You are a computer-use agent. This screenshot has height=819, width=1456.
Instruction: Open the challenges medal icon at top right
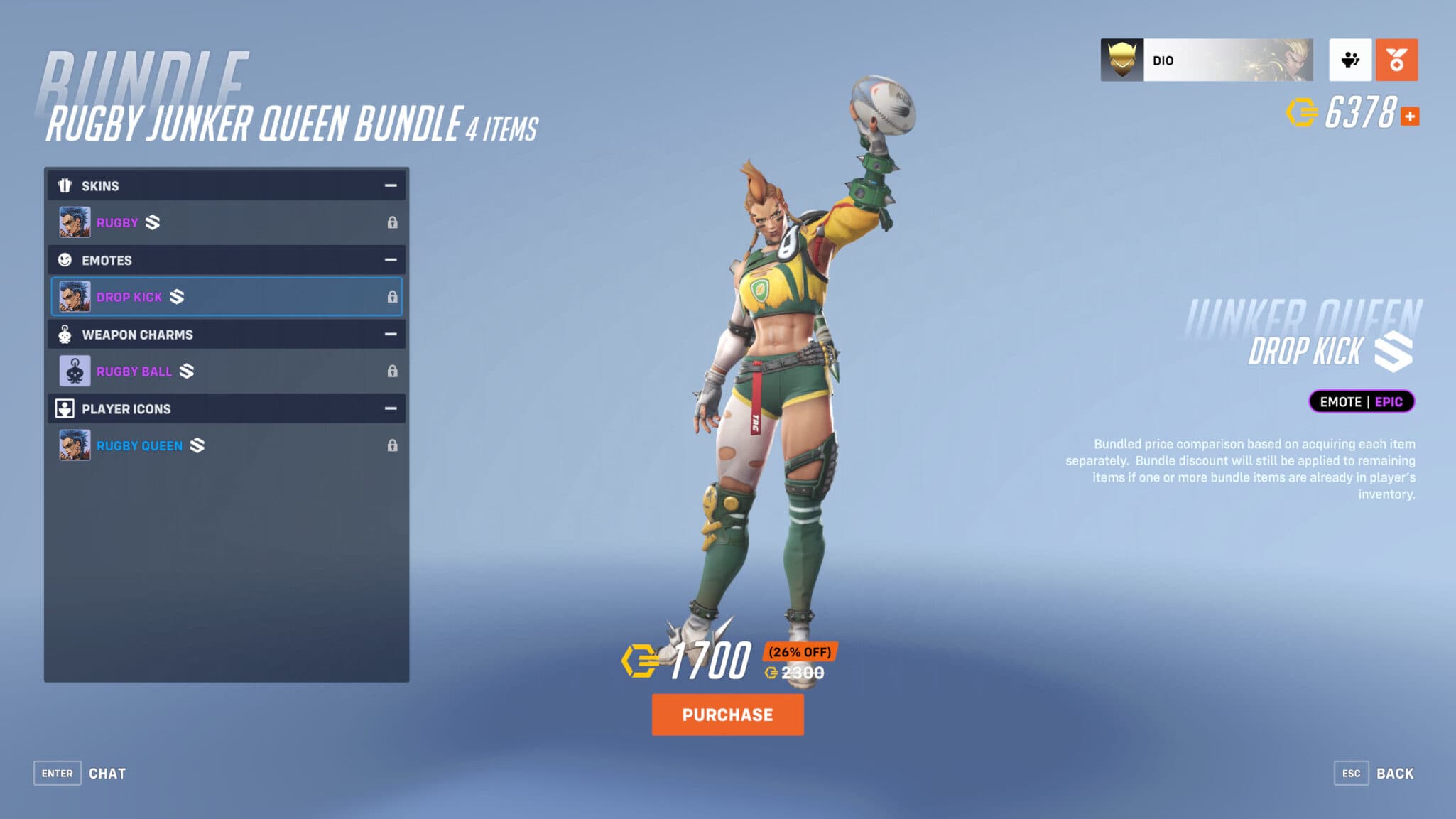coord(1396,60)
